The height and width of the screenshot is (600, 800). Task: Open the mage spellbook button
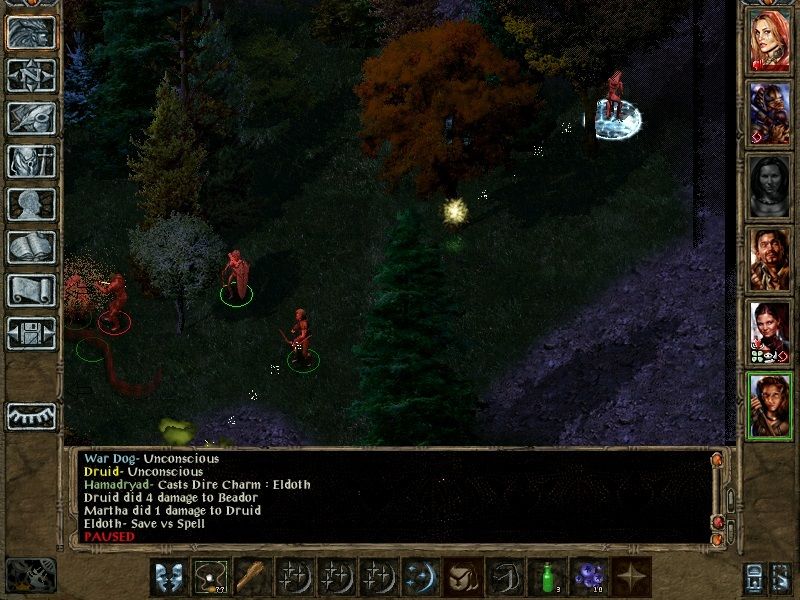point(31,247)
